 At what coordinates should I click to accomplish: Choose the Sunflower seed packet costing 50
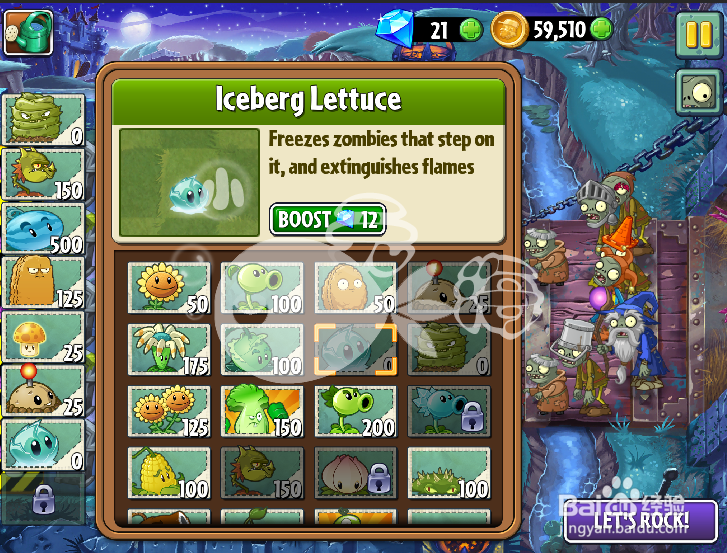coord(169,287)
